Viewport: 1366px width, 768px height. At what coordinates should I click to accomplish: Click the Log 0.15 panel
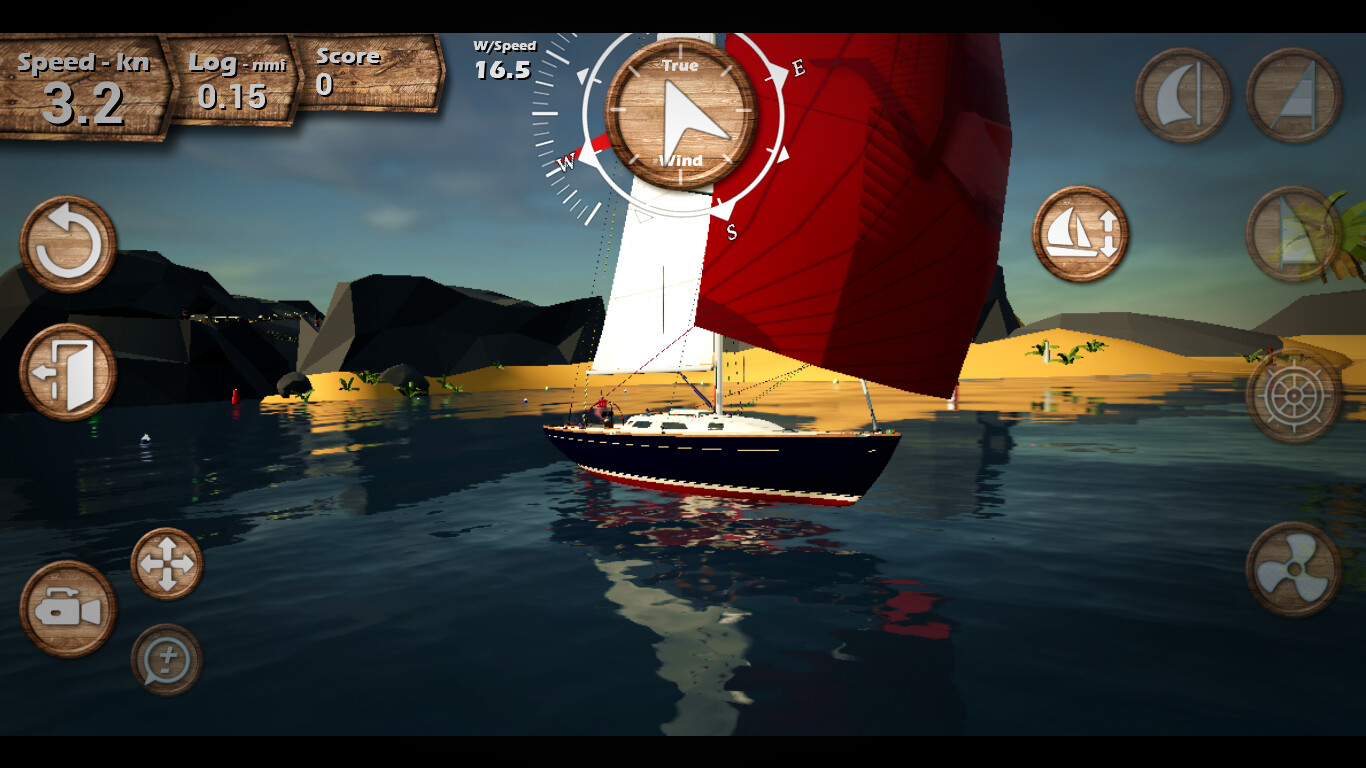(x=235, y=85)
